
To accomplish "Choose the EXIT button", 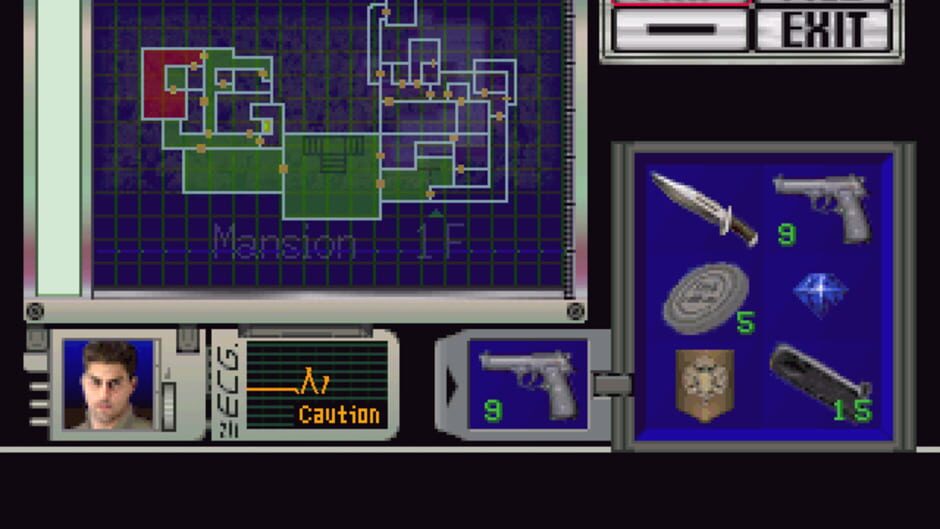I will click(822, 30).
